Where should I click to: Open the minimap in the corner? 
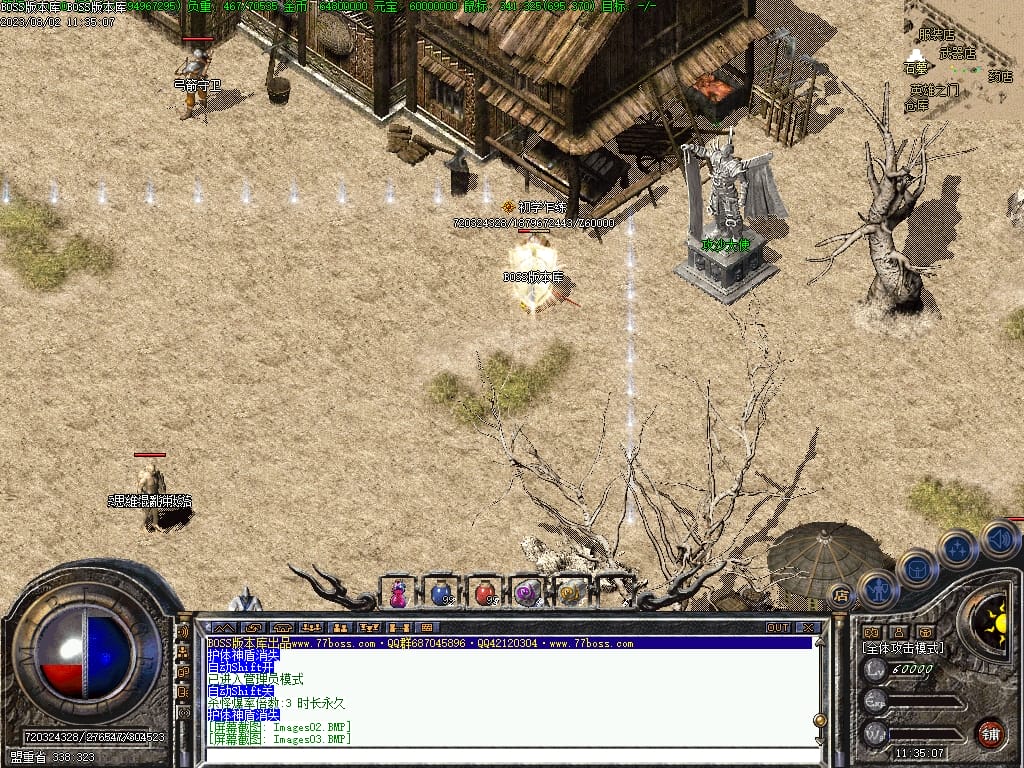click(x=963, y=60)
